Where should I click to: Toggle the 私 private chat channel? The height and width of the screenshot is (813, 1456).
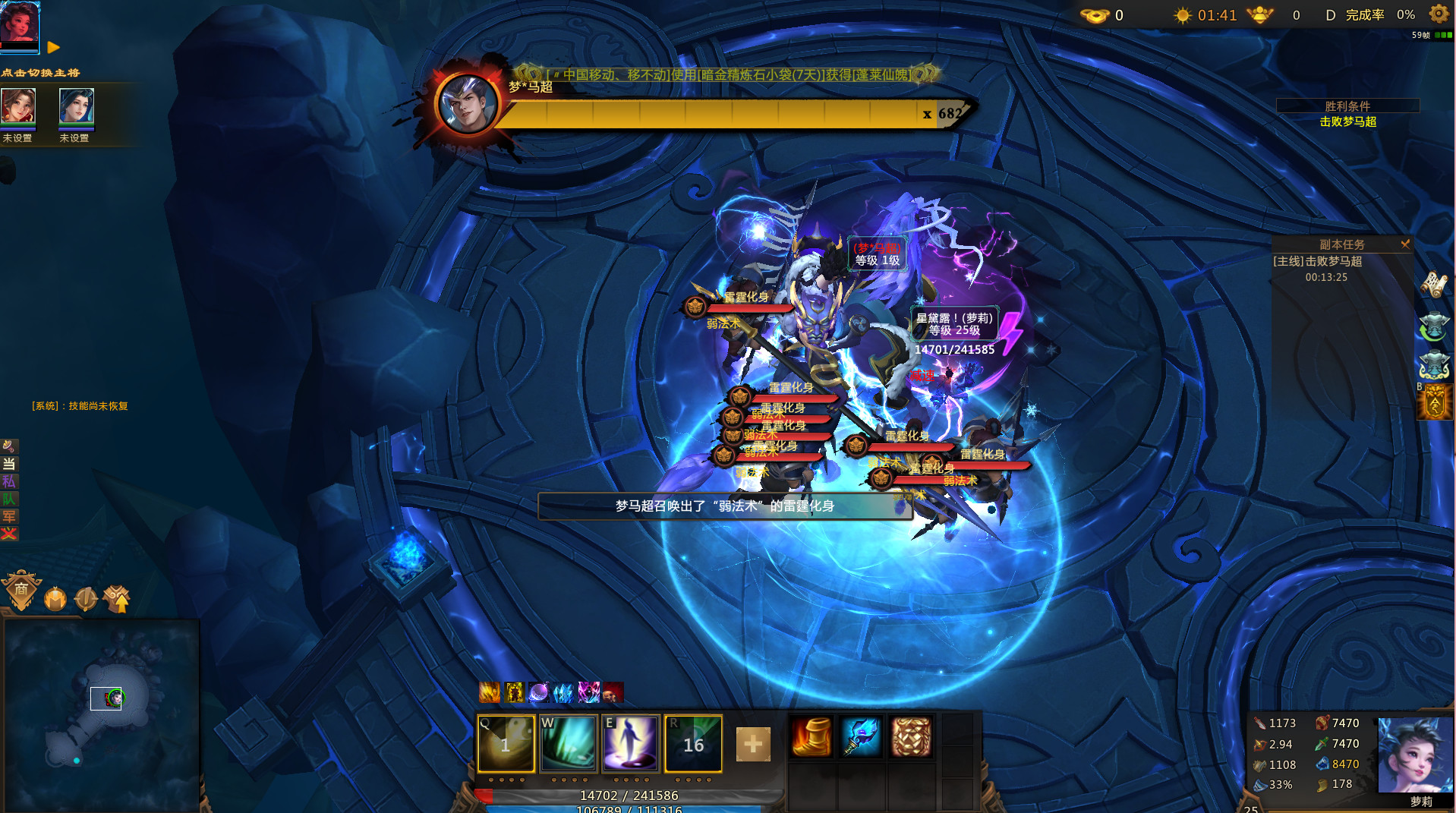(10, 482)
